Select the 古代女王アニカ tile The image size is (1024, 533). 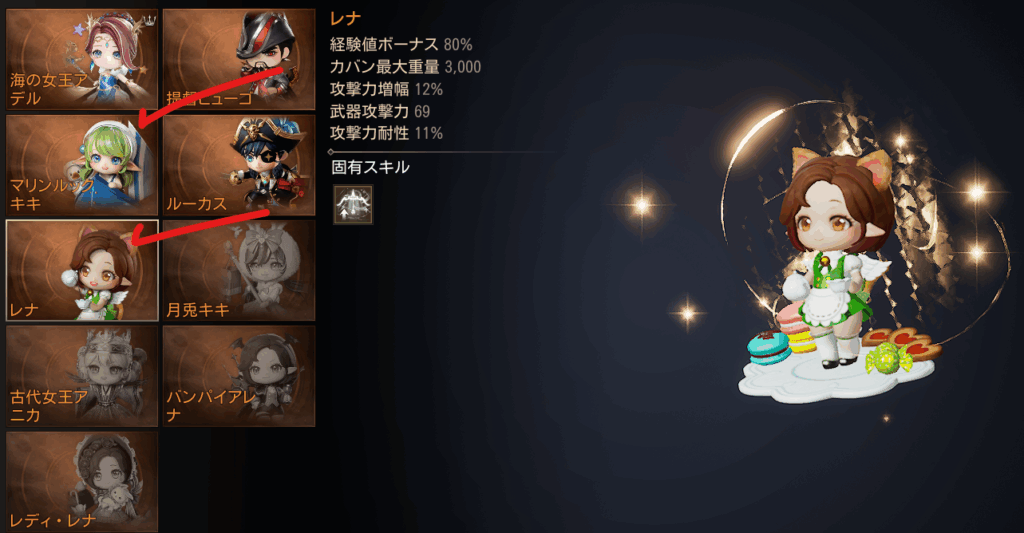coord(82,375)
